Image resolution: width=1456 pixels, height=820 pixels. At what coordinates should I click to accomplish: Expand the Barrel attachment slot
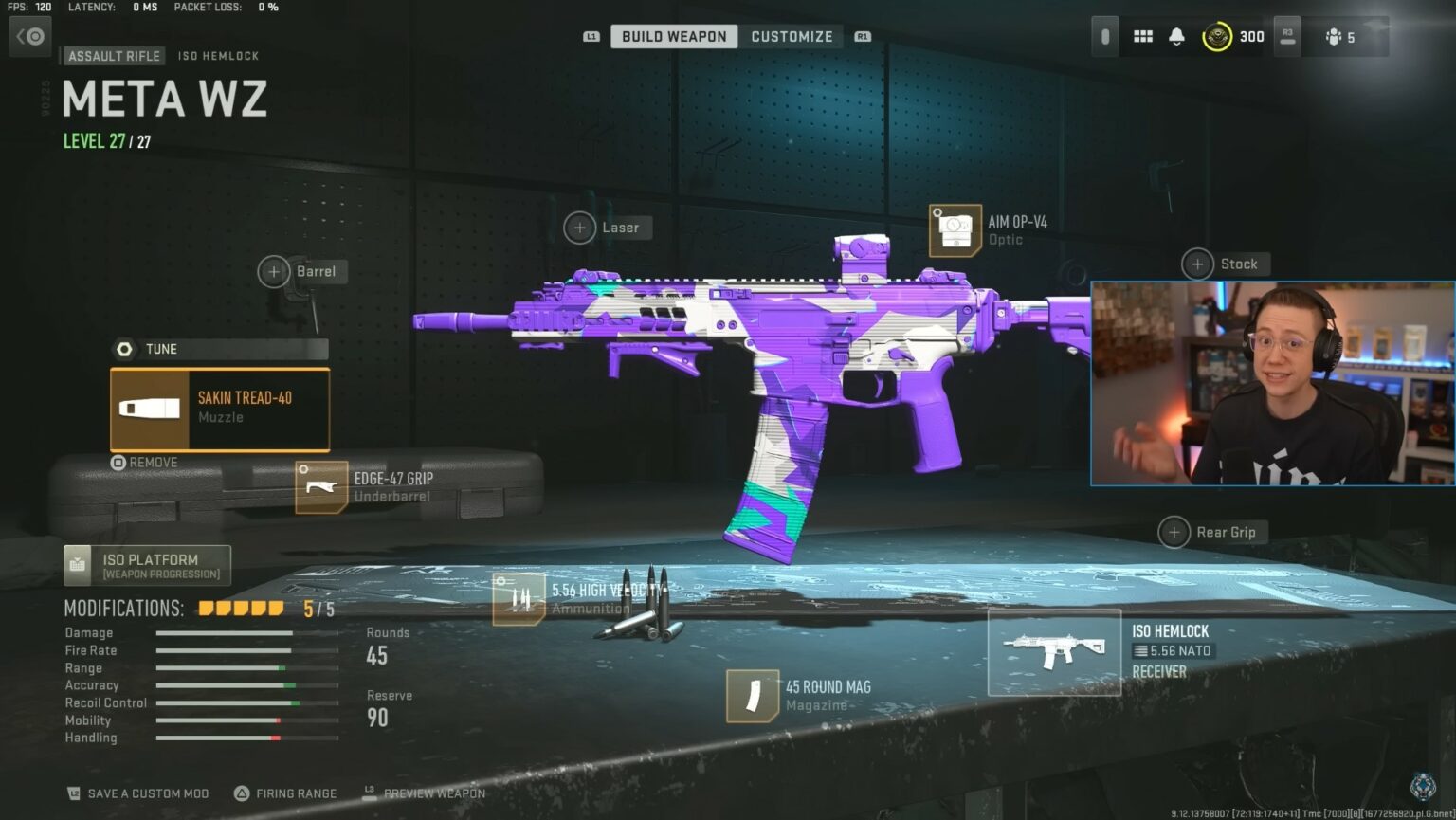(x=276, y=272)
